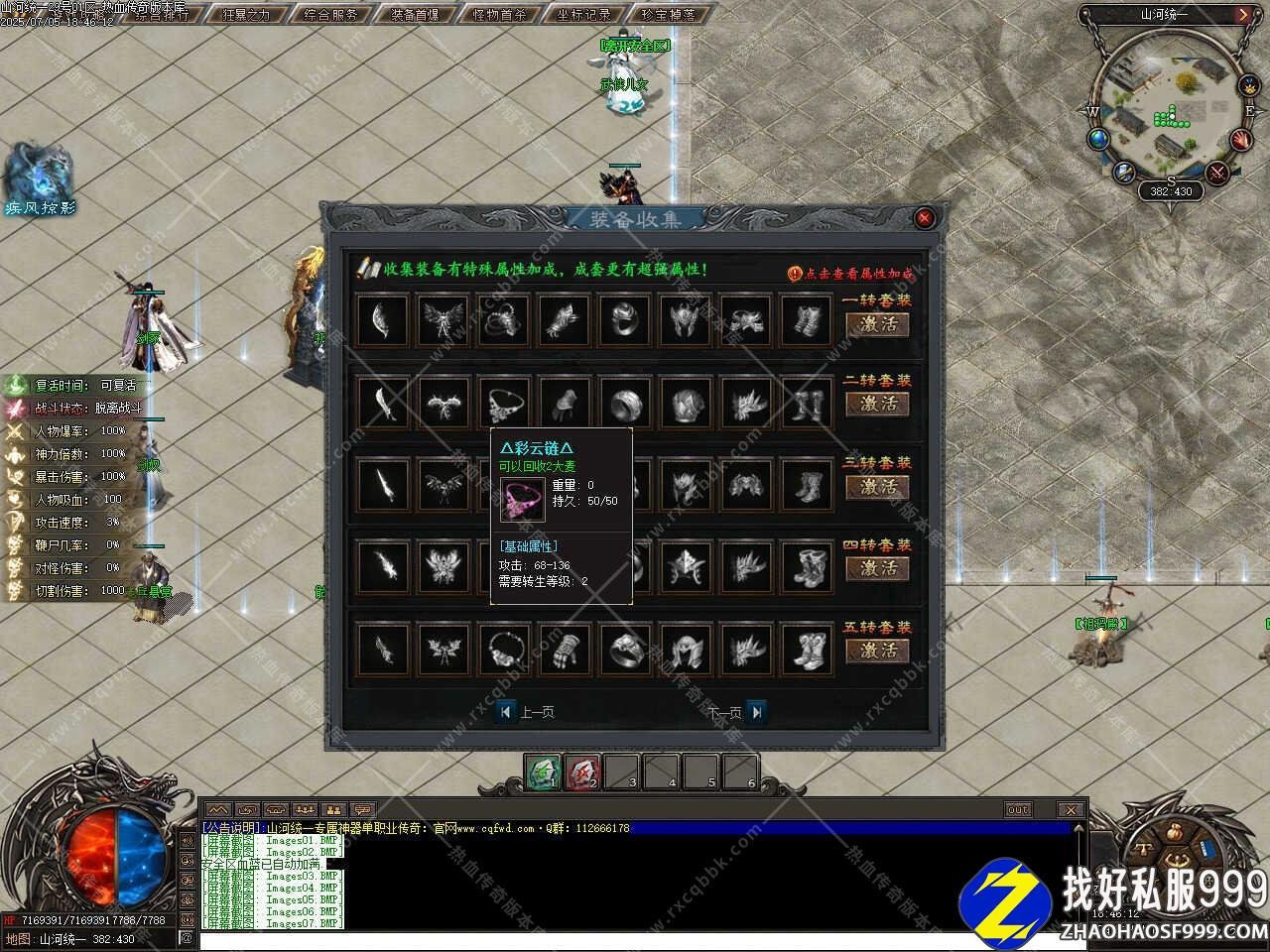
Task: Click the chat text input field
Action: click(635, 939)
